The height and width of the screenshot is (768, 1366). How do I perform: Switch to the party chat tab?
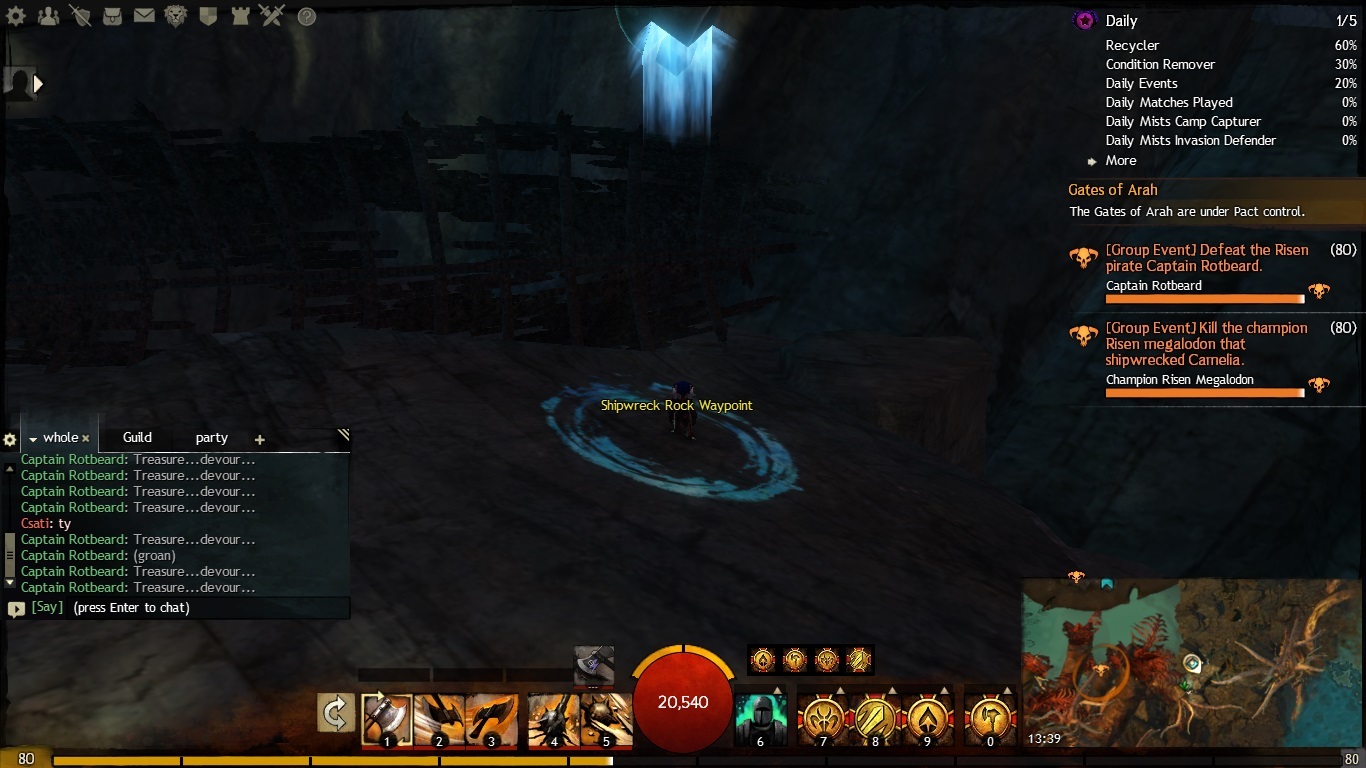click(211, 438)
